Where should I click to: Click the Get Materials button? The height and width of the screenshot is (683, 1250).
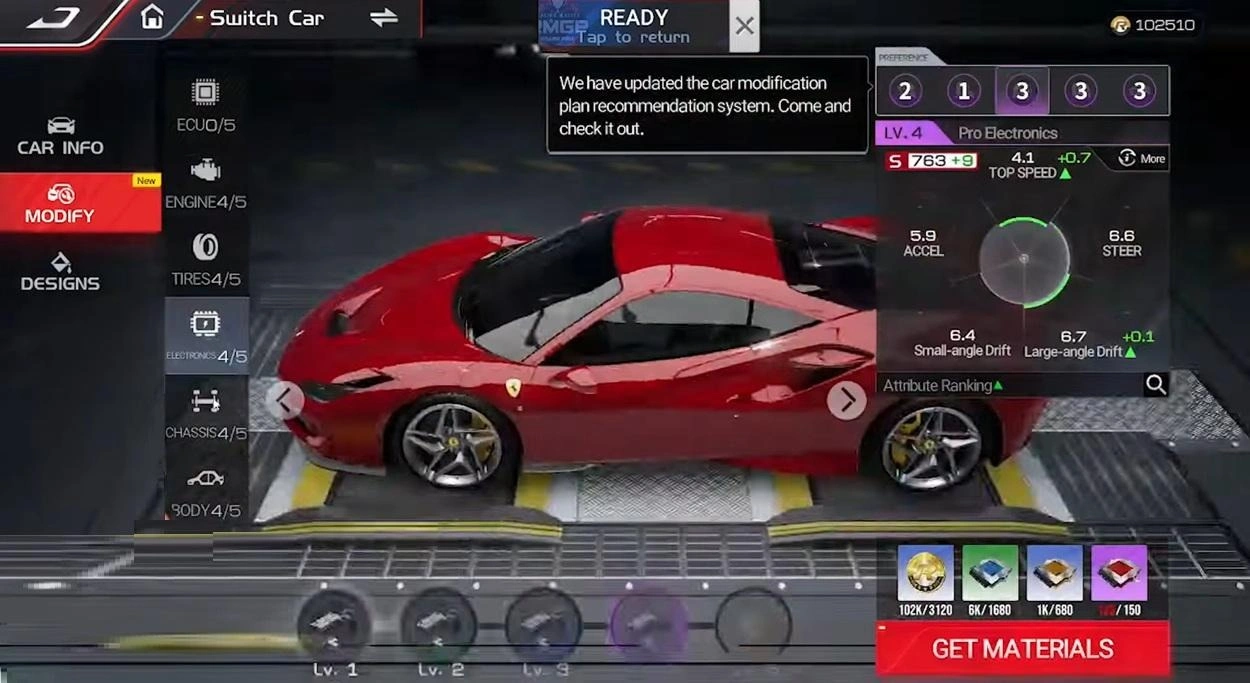point(1022,649)
